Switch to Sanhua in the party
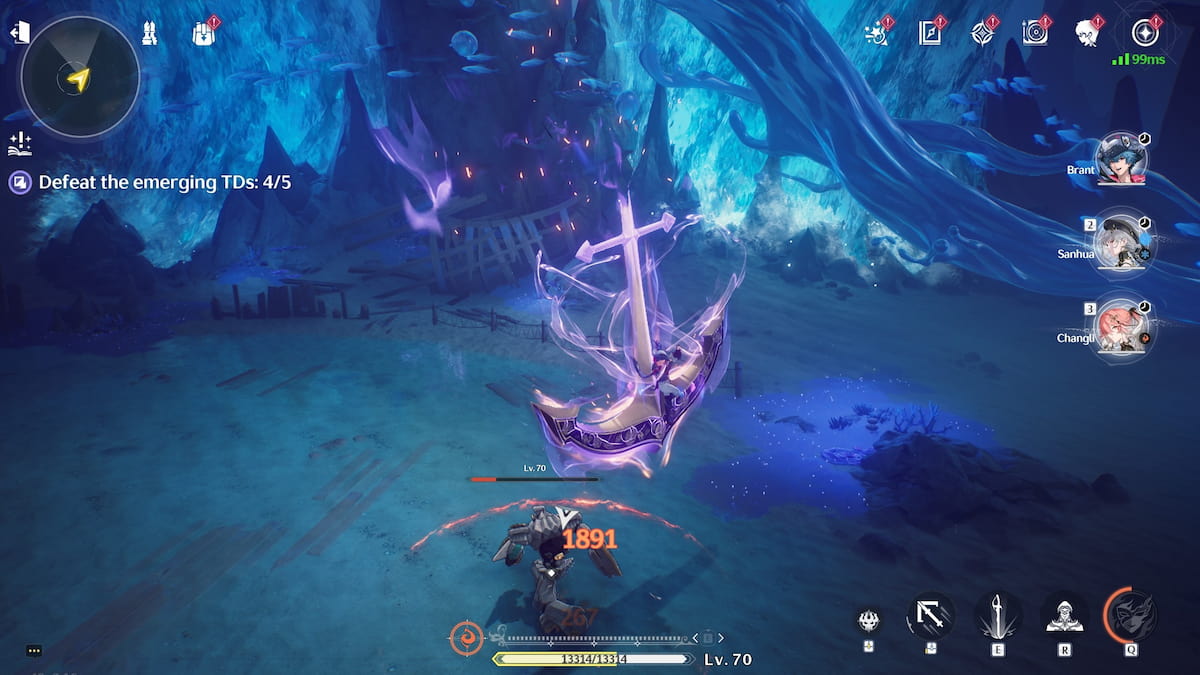Viewport: 1200px width, 675px height. (1122, 243)
